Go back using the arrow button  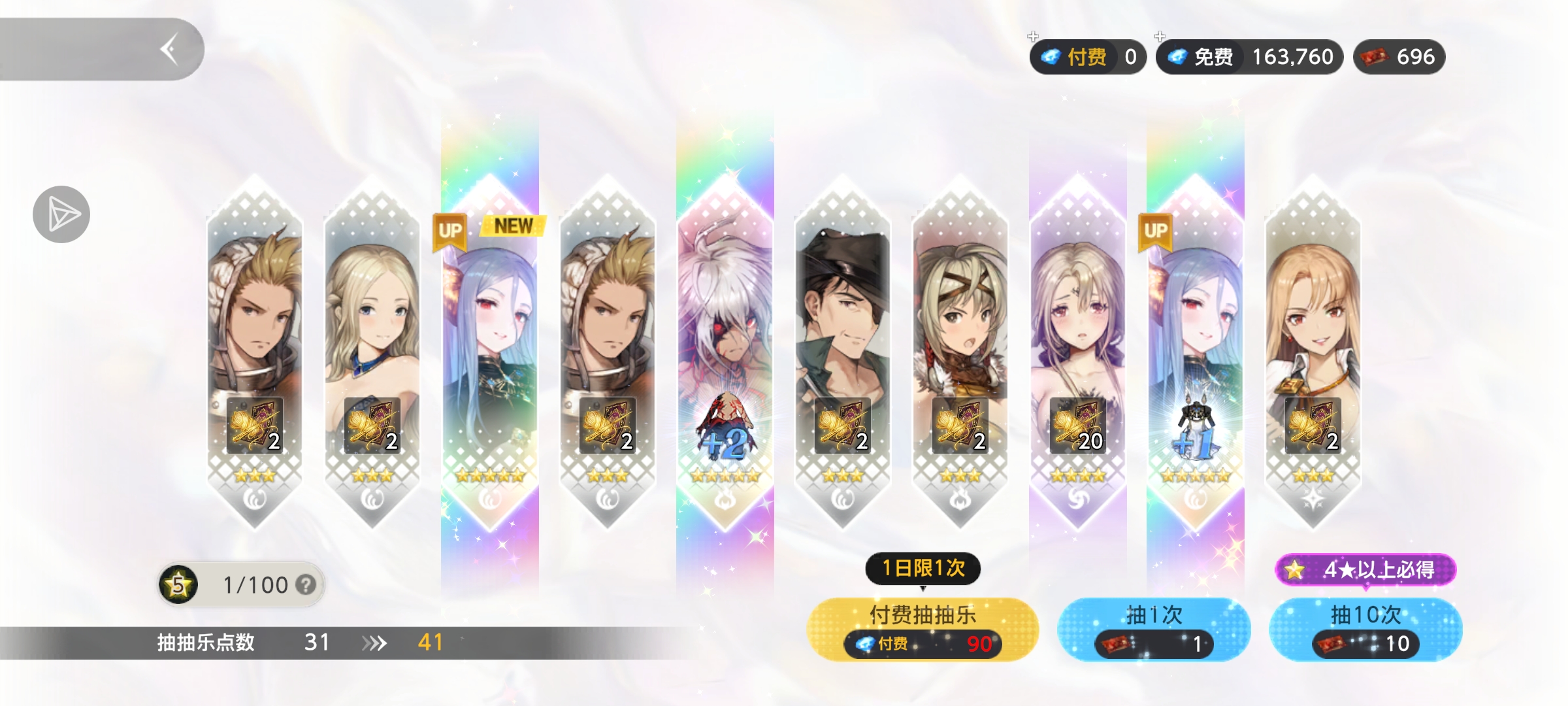(x=170, y=50)
